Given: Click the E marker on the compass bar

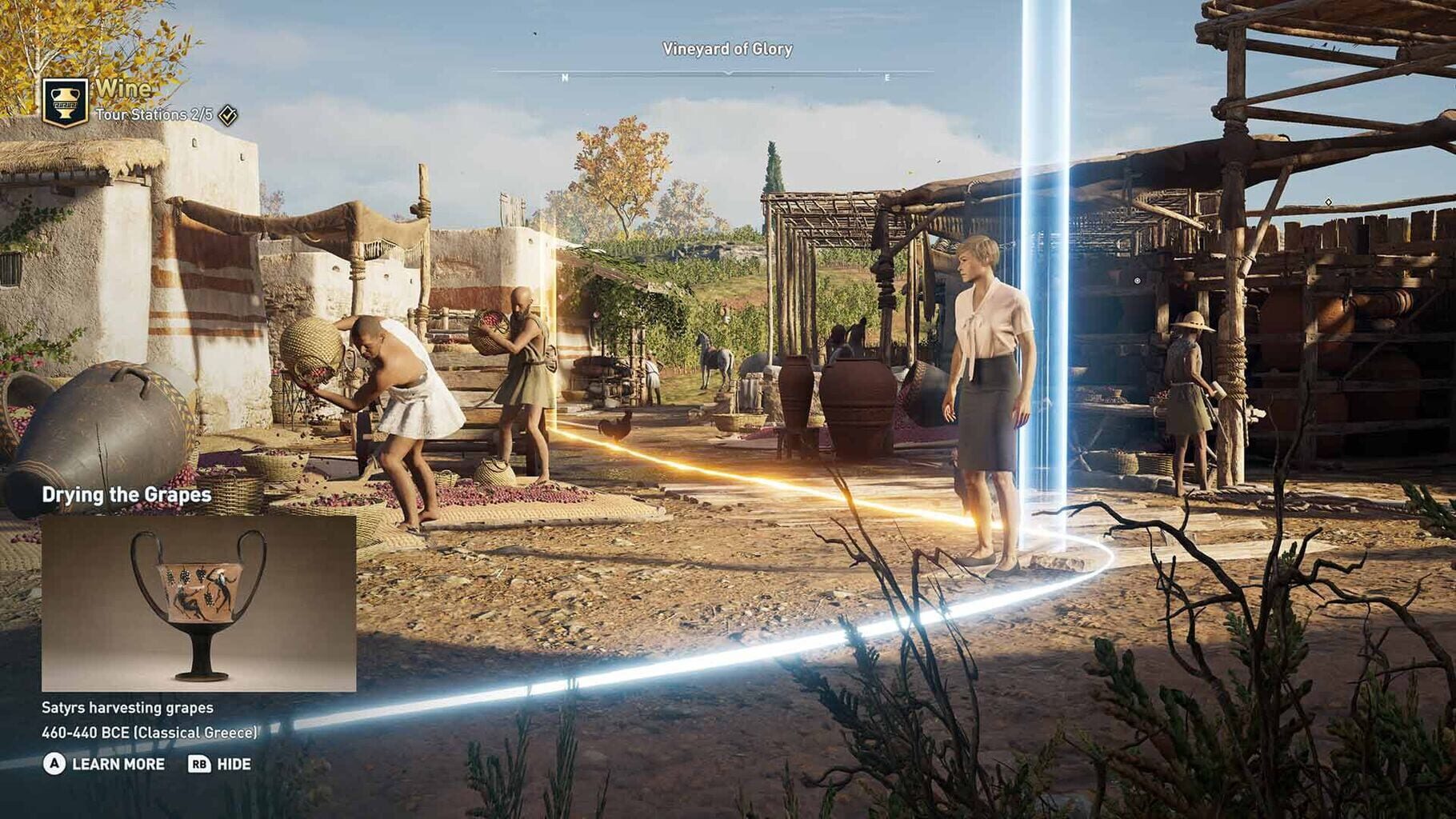Looking at the screenshot, I should (886, 78).
